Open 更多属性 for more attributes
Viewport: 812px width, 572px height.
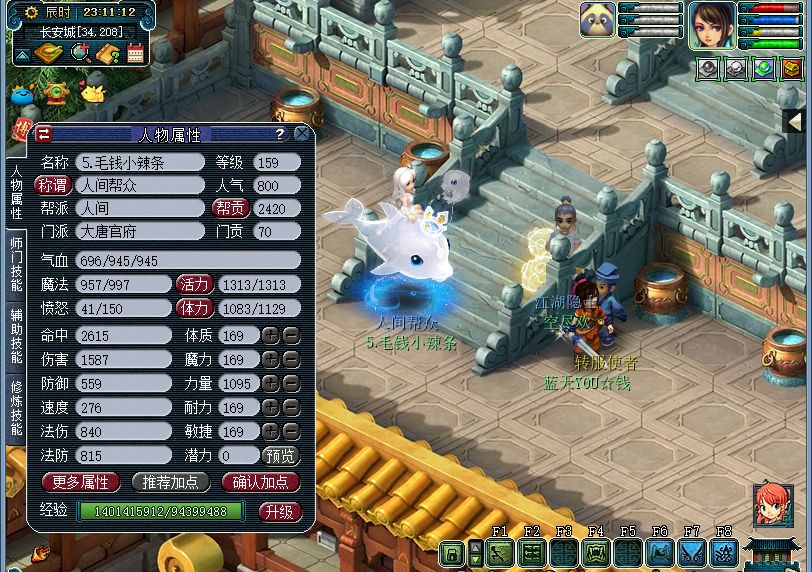(80, 482)
